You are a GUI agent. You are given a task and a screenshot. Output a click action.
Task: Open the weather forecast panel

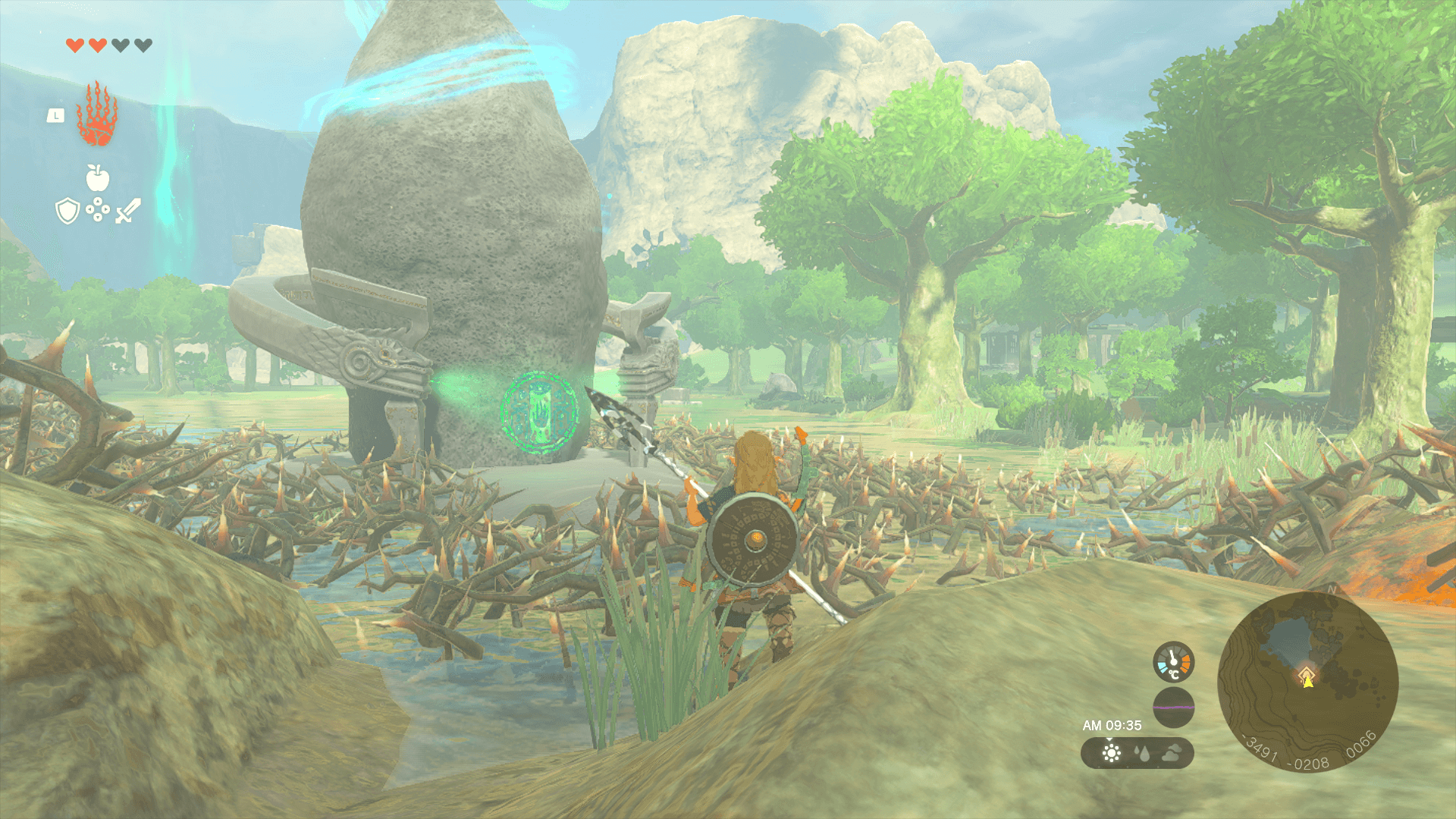click(1137, 753)
